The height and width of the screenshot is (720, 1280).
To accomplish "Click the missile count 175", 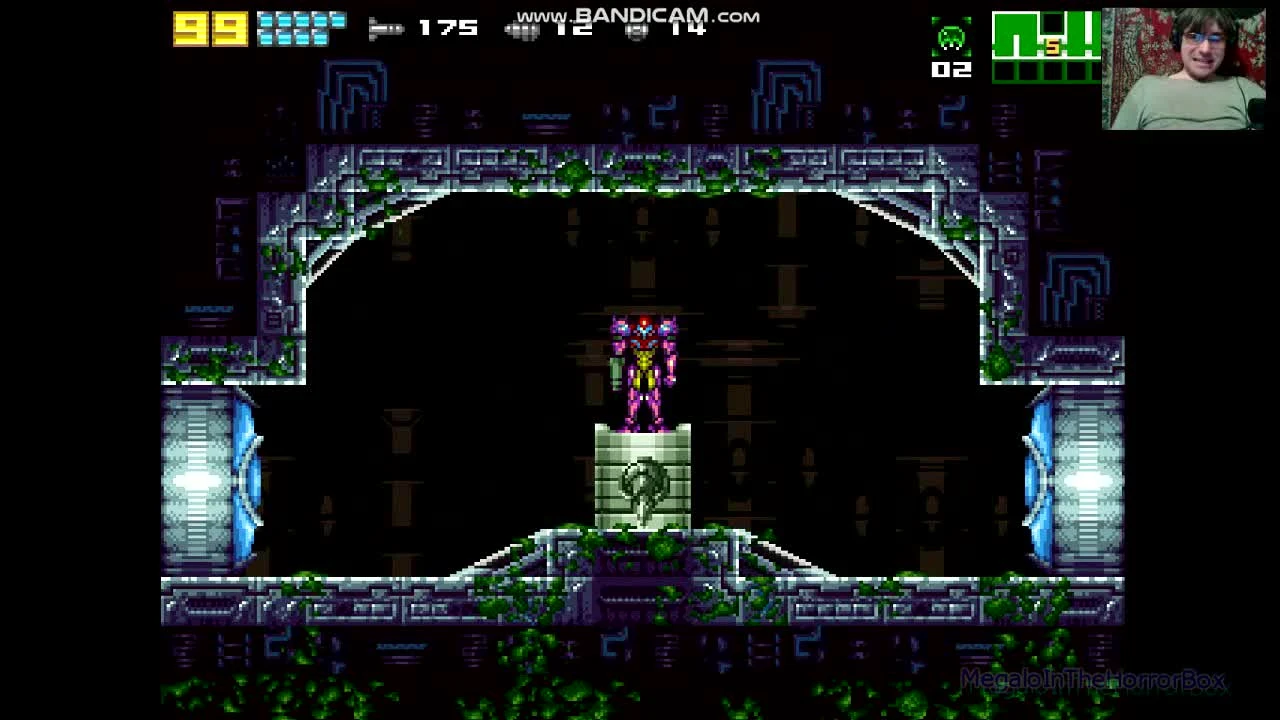I will [448, 28].
